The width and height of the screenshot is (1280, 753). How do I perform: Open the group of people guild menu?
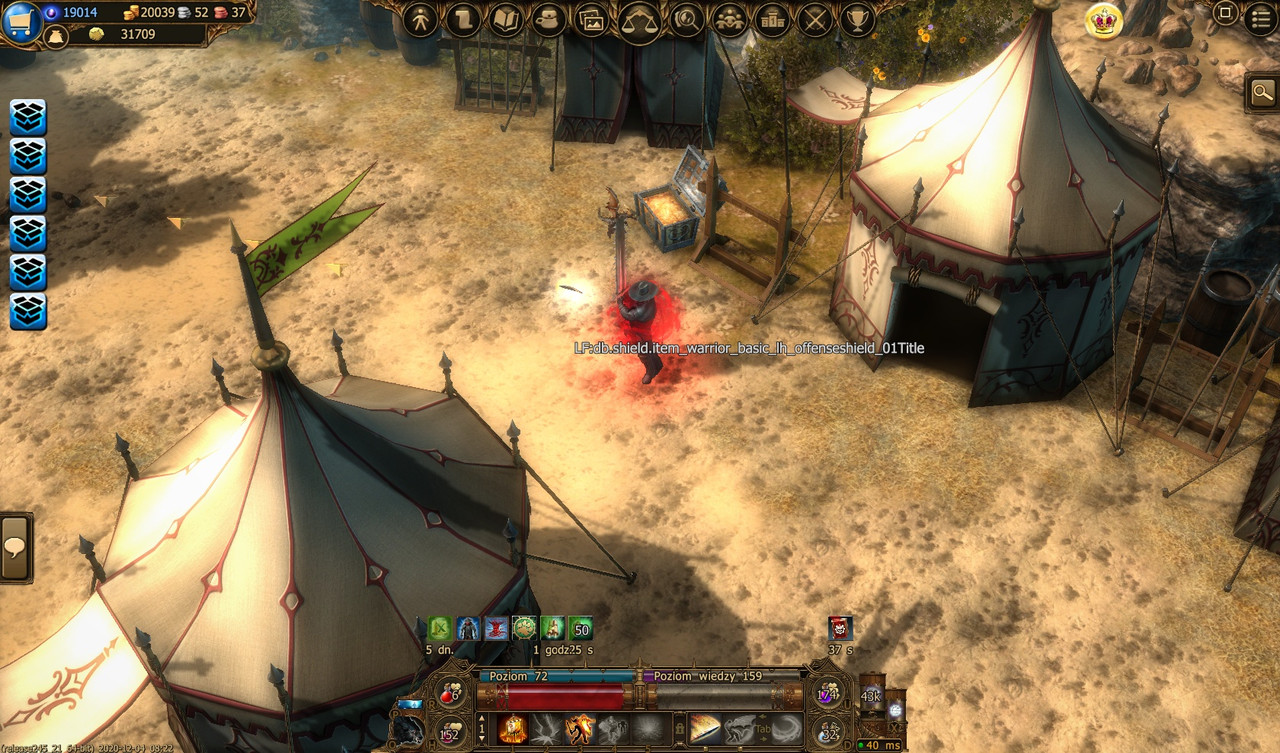729,19
